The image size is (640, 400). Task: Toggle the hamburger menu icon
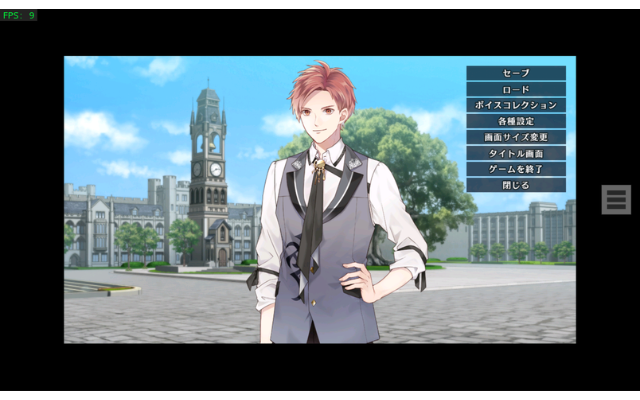pyautogui.click(x=615, y=199)
